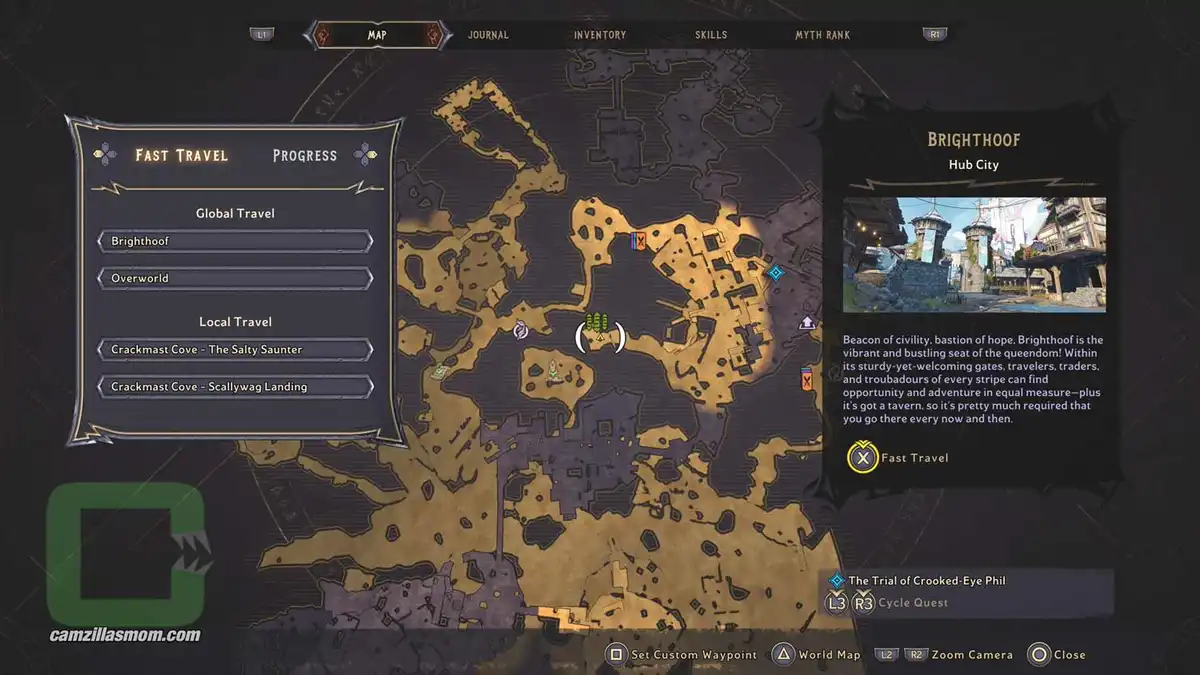Select Brighthoof global travel destination
This screenshot has width=1200, height=675.
coord(236,241)
